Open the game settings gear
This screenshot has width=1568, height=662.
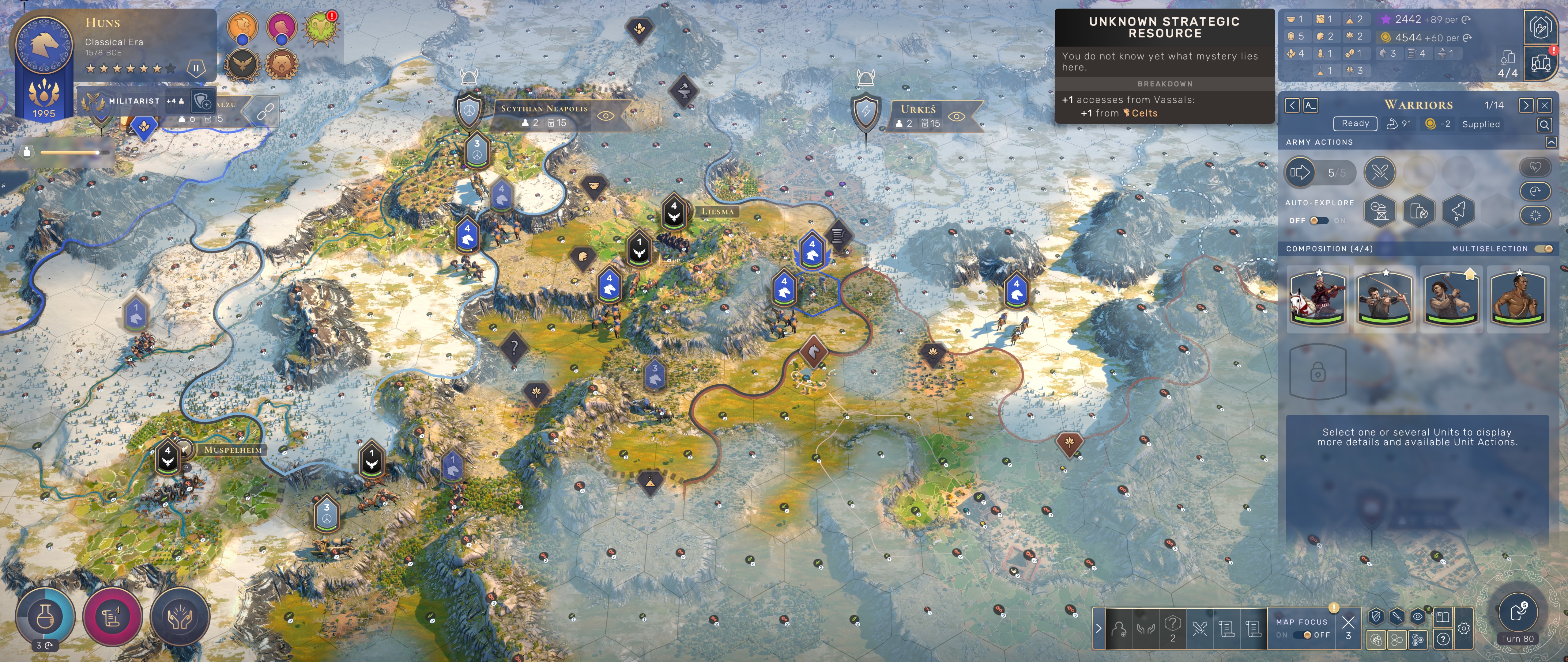pos(1464,628)
